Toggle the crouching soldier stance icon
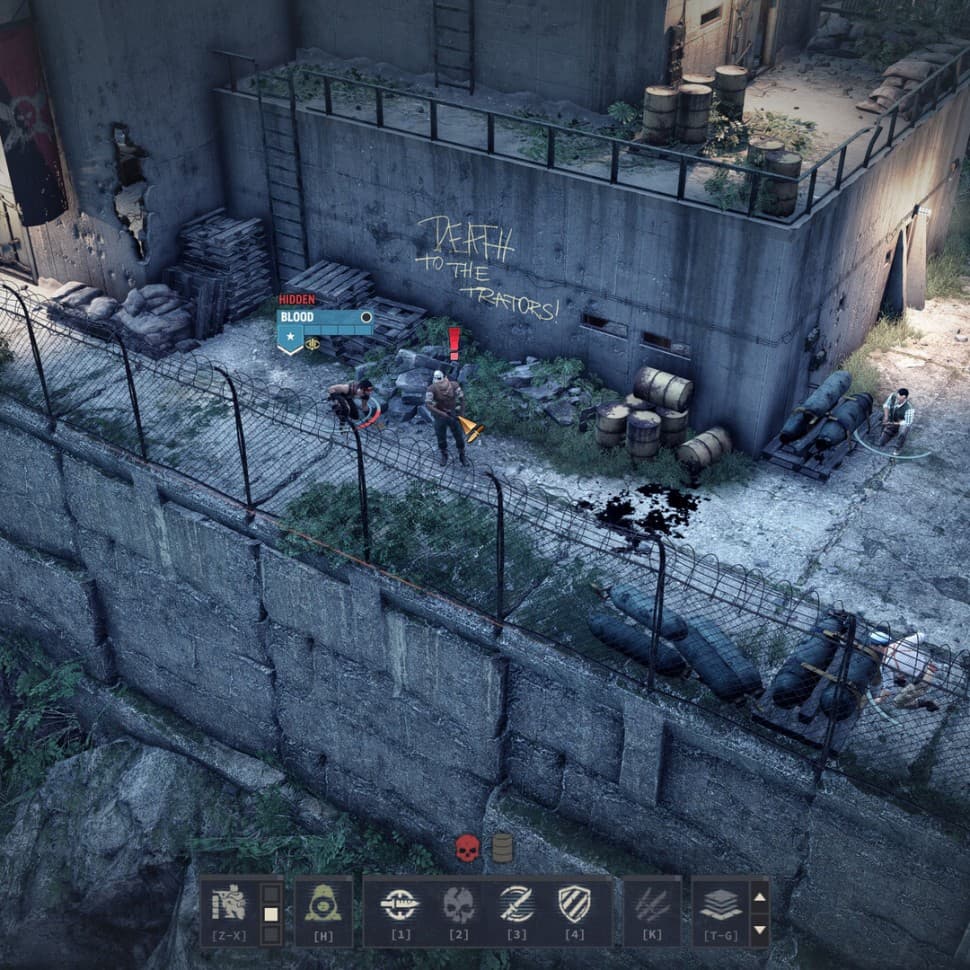 229,905
